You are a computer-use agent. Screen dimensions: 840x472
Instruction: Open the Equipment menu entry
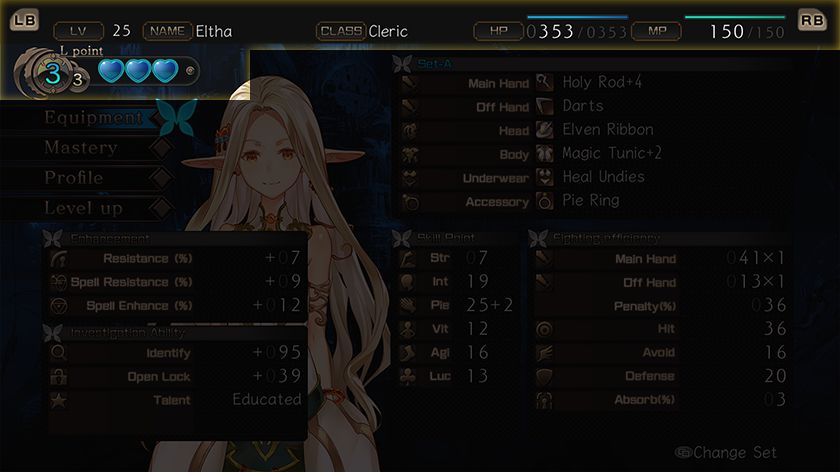click(x=94, y=118)
